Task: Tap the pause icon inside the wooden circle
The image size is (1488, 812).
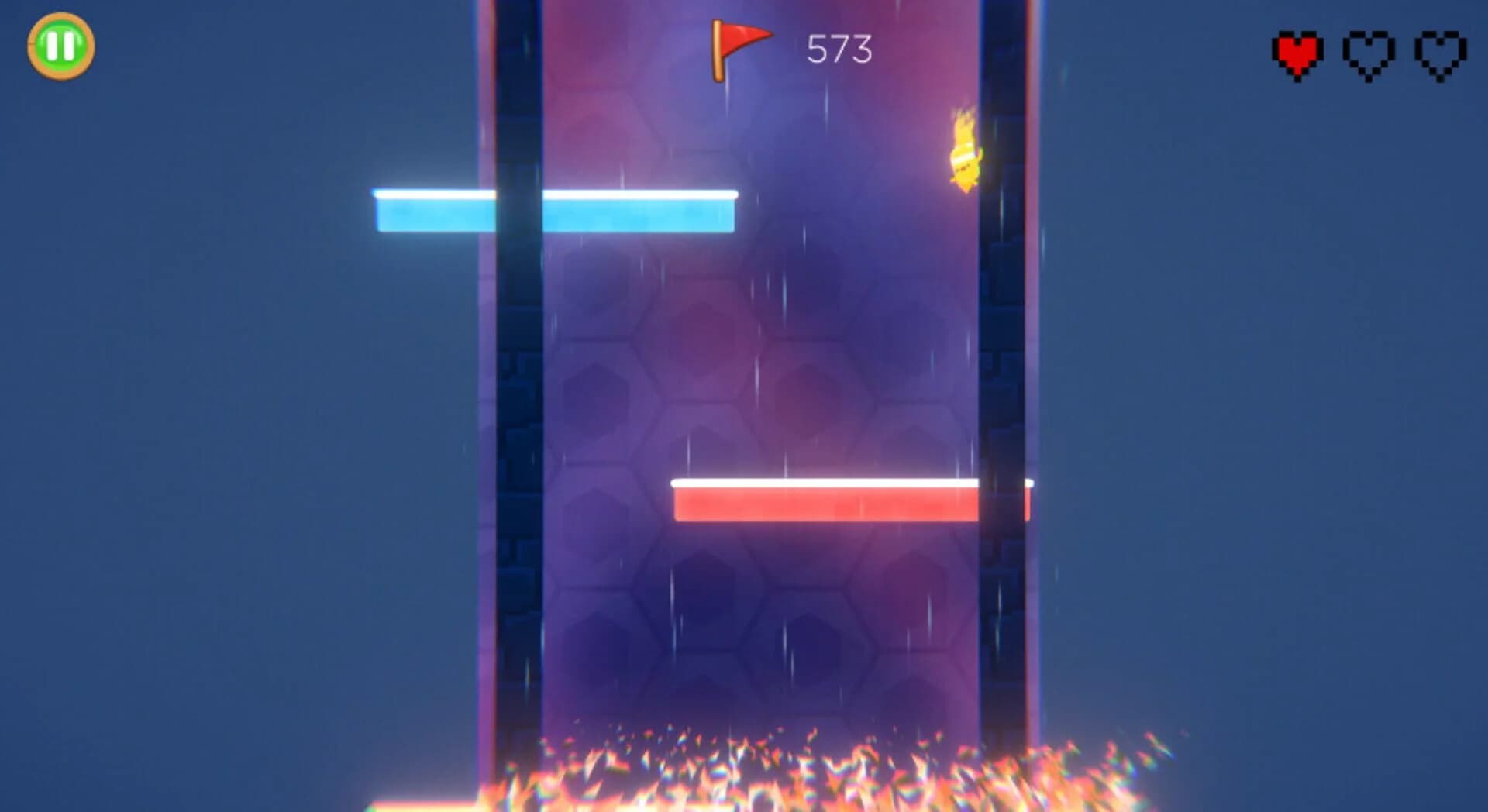Action: [60, 44]
